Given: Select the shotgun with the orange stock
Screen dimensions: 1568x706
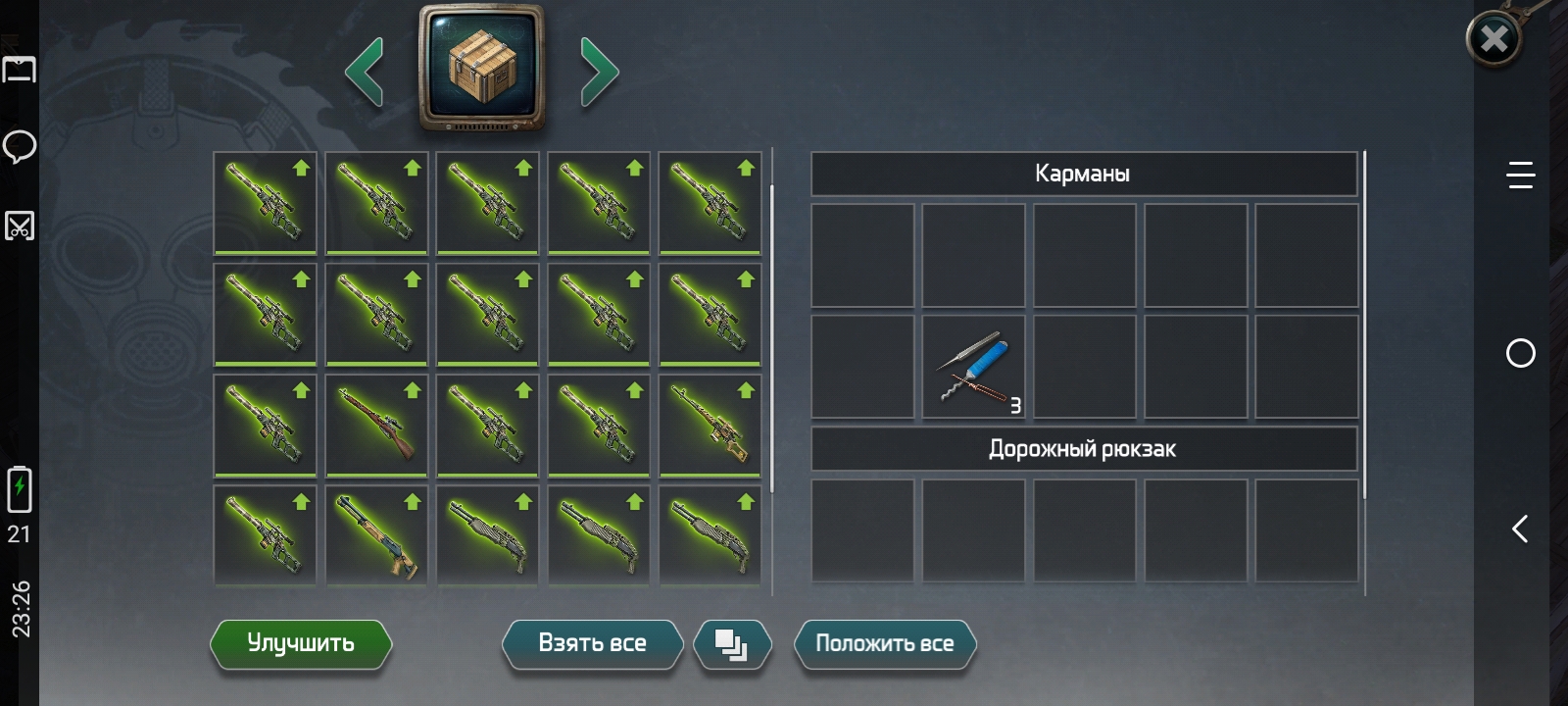Looking at the screenshot, I should [376, 535].
